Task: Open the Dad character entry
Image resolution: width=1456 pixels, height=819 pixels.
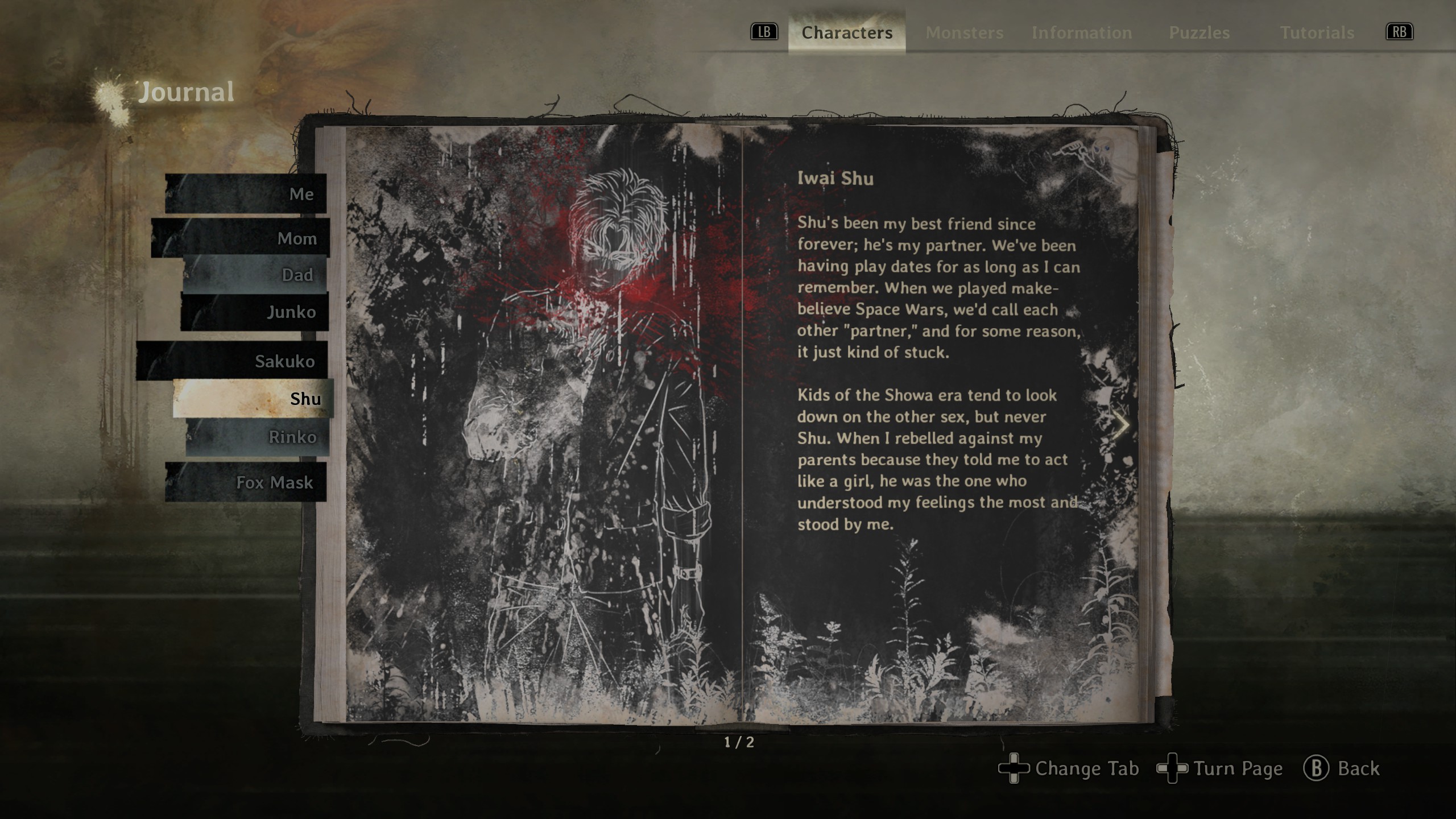Action: 255,275
